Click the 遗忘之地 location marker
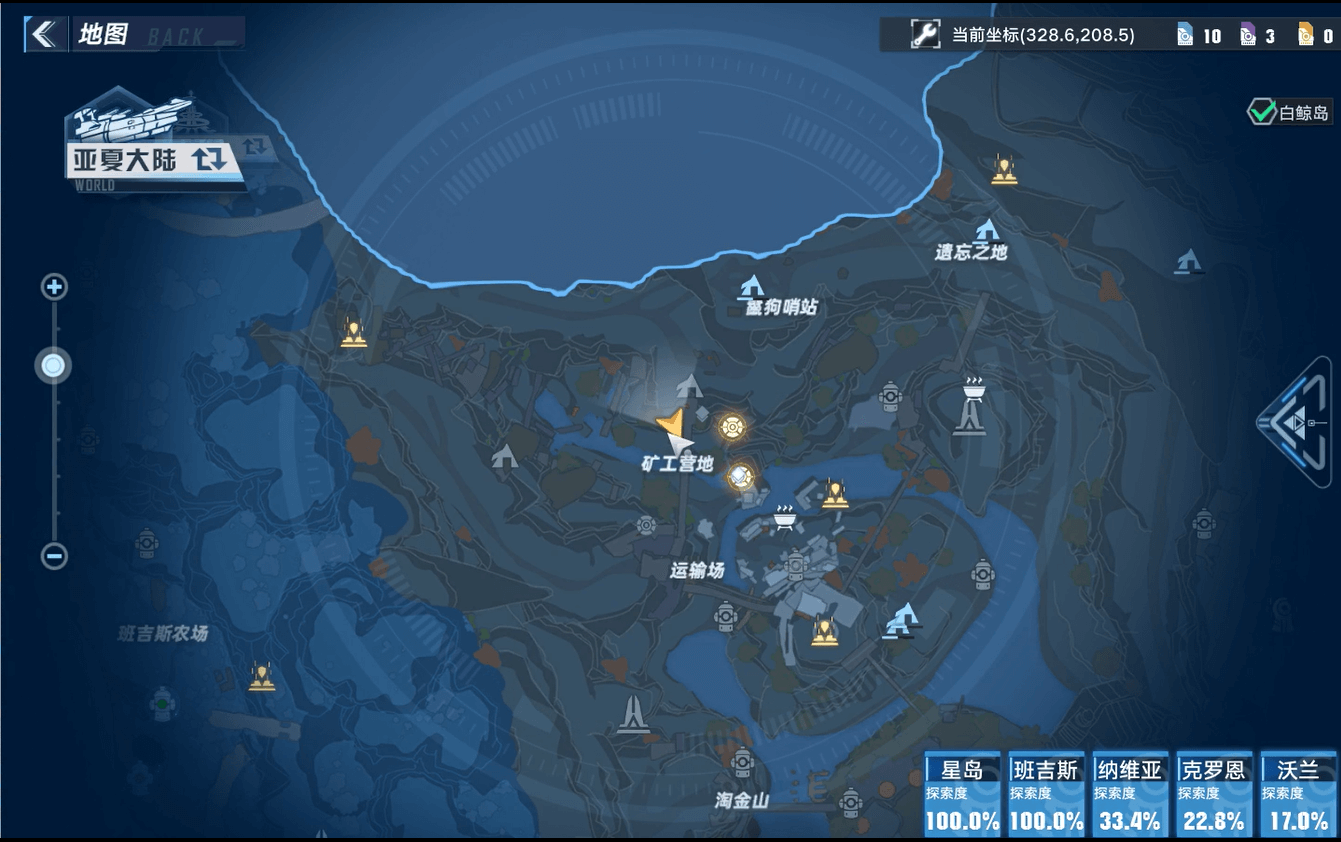The image size is (1341, 842). tap(987, 230)
